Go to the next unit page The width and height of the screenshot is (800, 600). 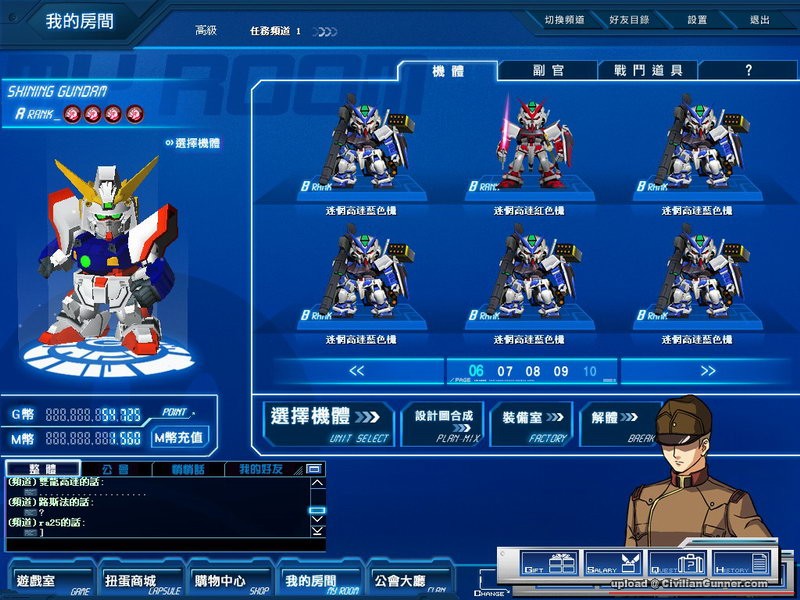(x=708, y=371)
